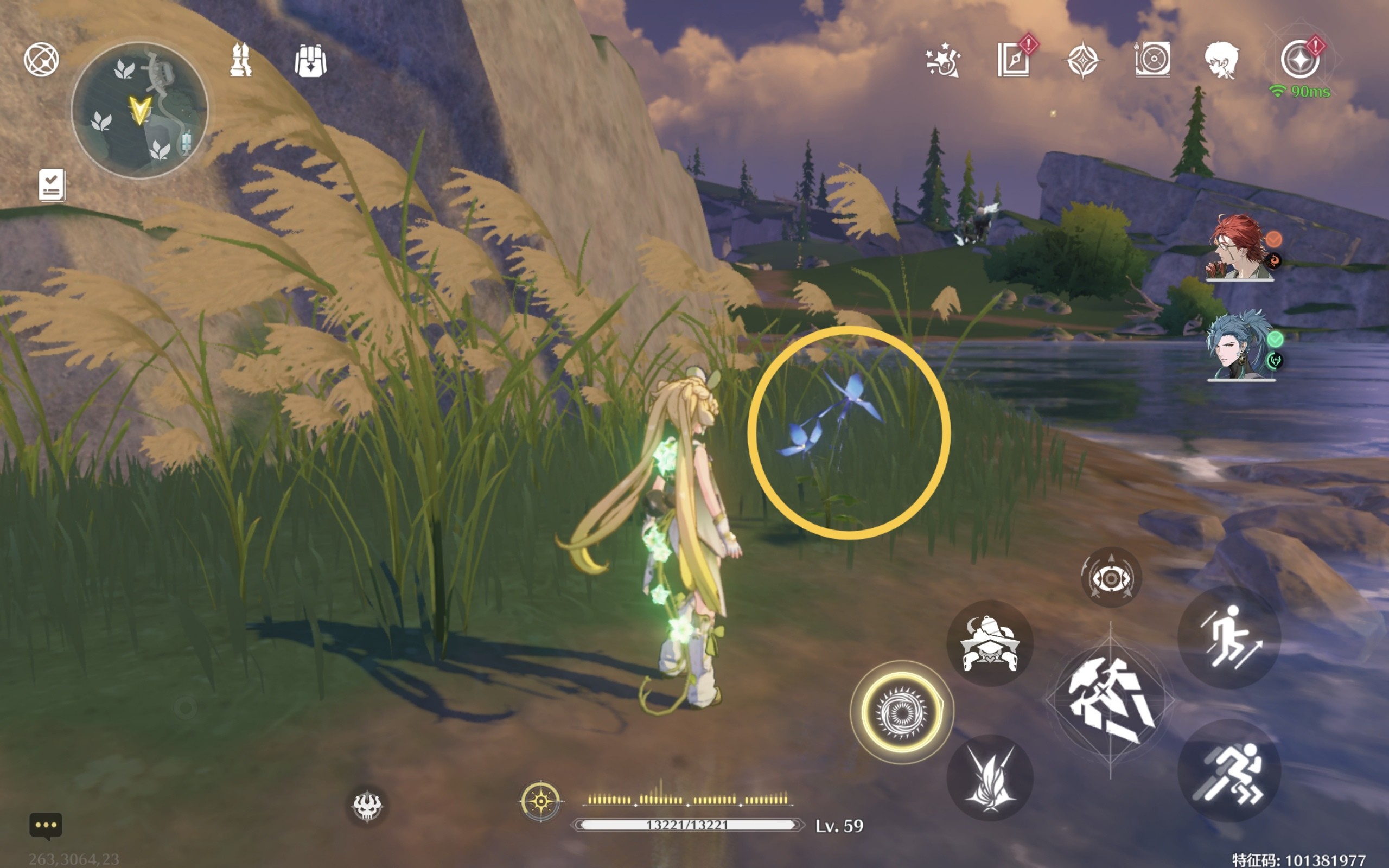Open the quest checklist tracker

52,185
